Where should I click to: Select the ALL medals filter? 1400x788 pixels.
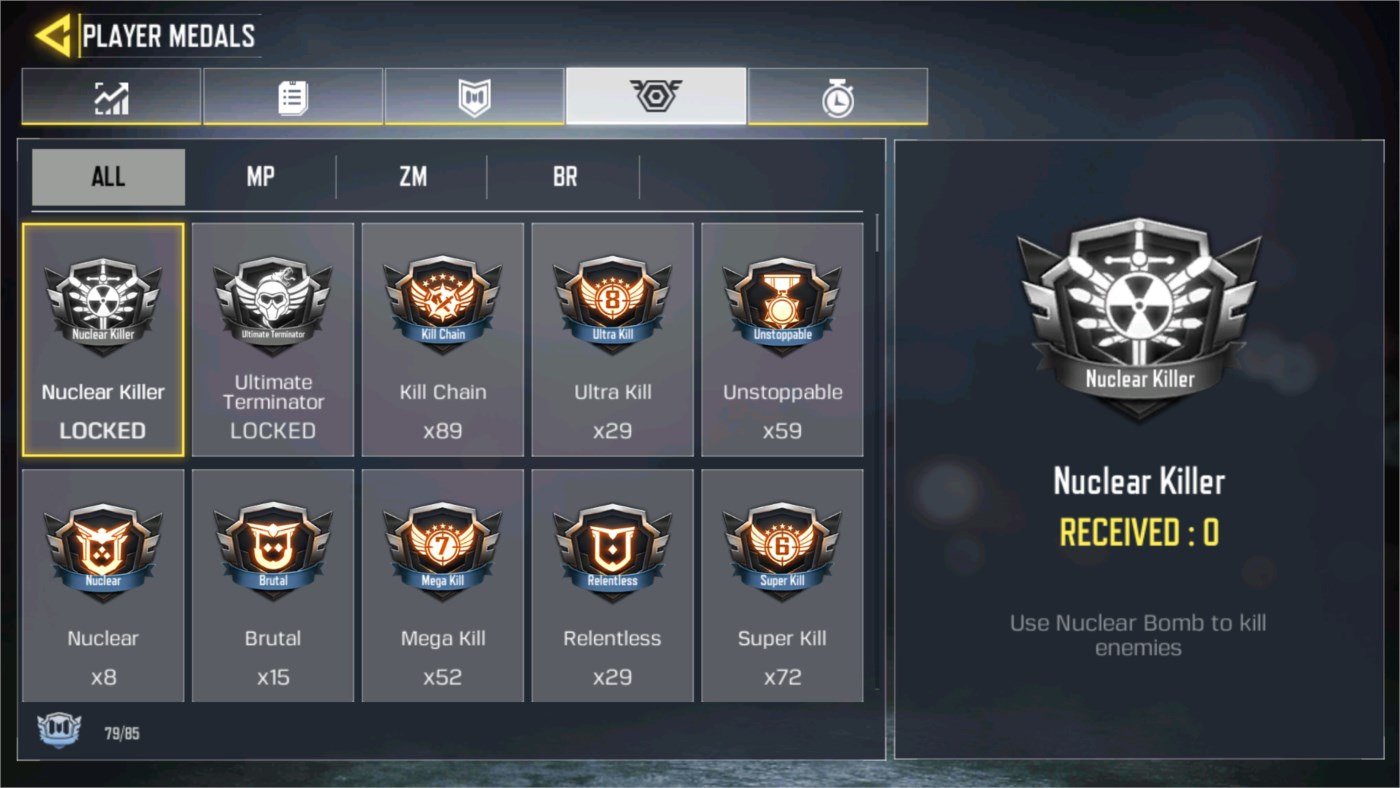108,176
